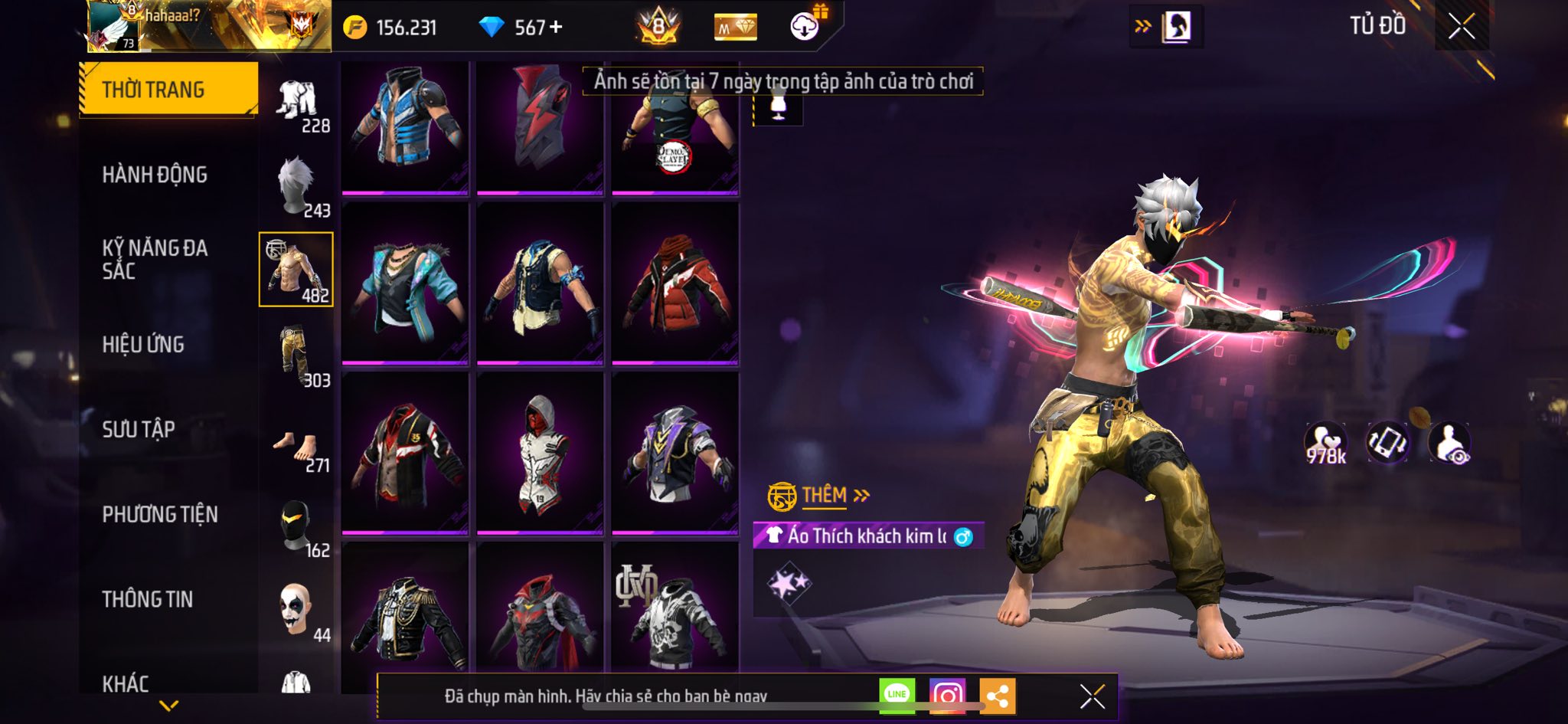Open the PHƯƠNG TIỆN menu

pos(160,514)
